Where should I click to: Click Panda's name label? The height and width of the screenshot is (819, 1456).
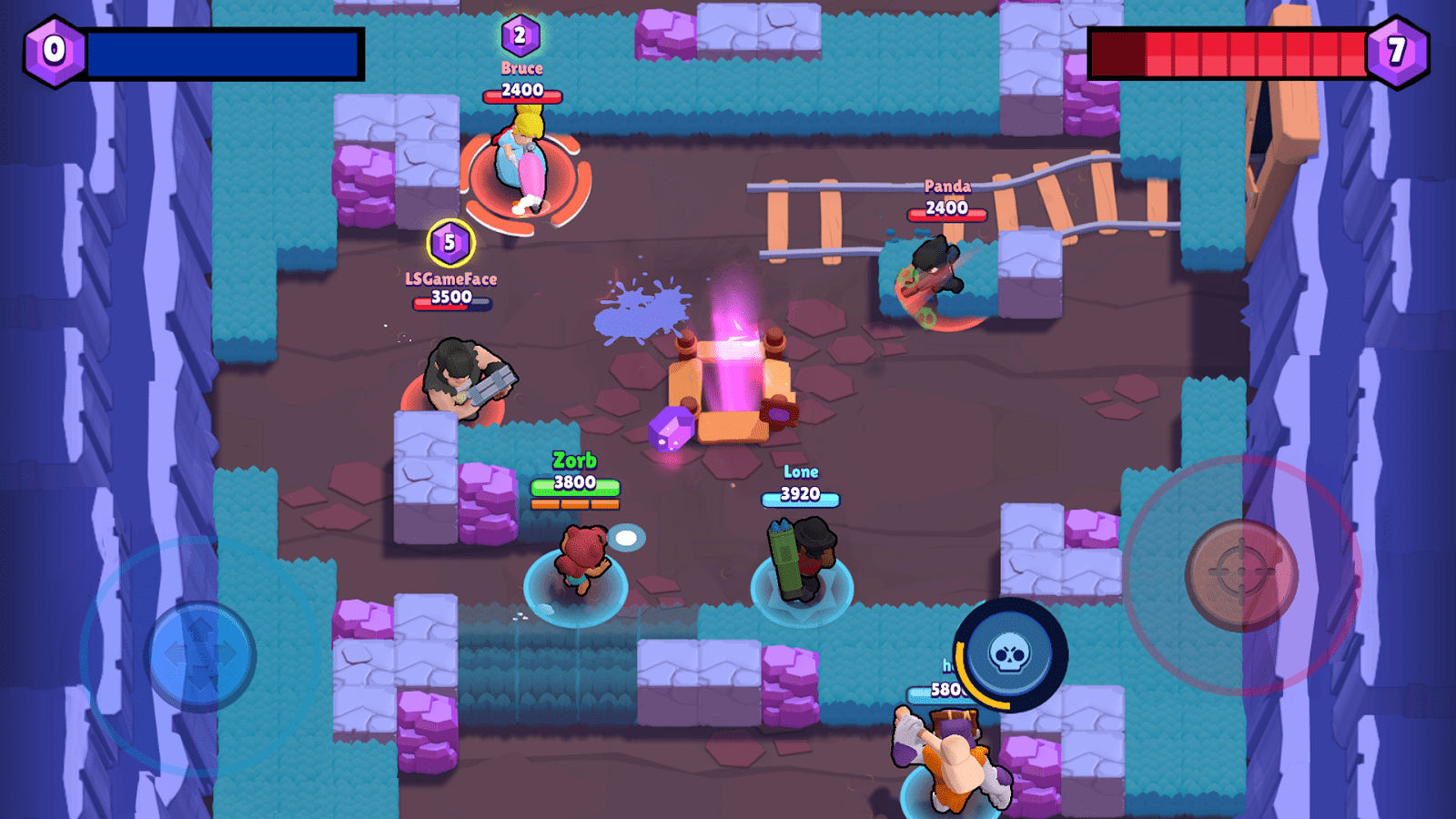[946, 187]
